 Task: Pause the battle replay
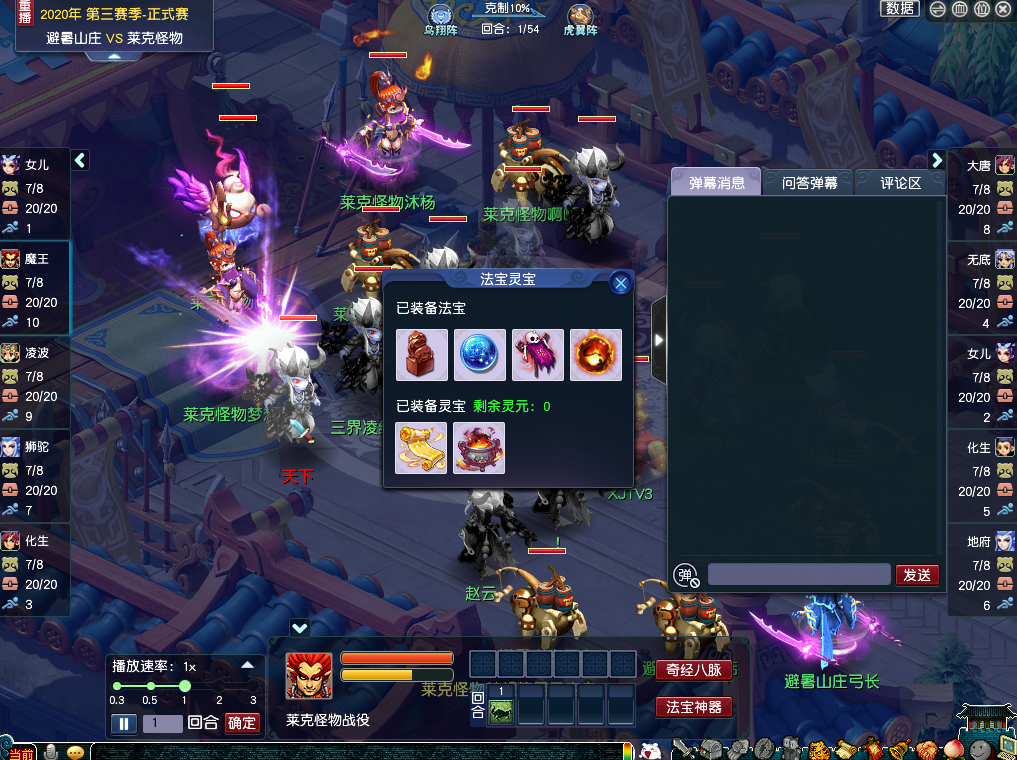click(124, 723)
